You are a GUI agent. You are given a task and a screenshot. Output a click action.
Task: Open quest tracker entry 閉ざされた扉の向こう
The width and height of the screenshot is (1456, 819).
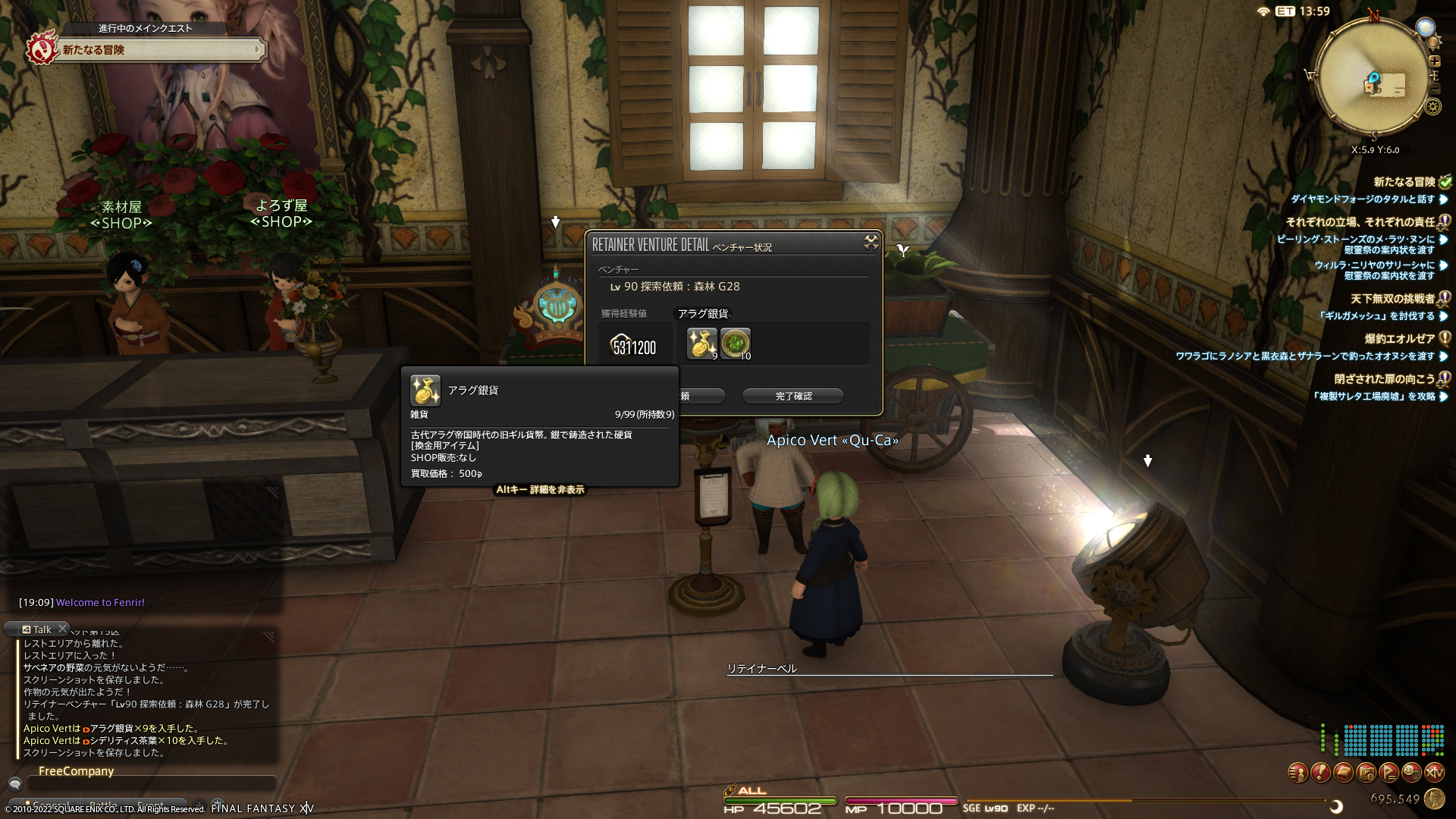(x=1384, y=379)
